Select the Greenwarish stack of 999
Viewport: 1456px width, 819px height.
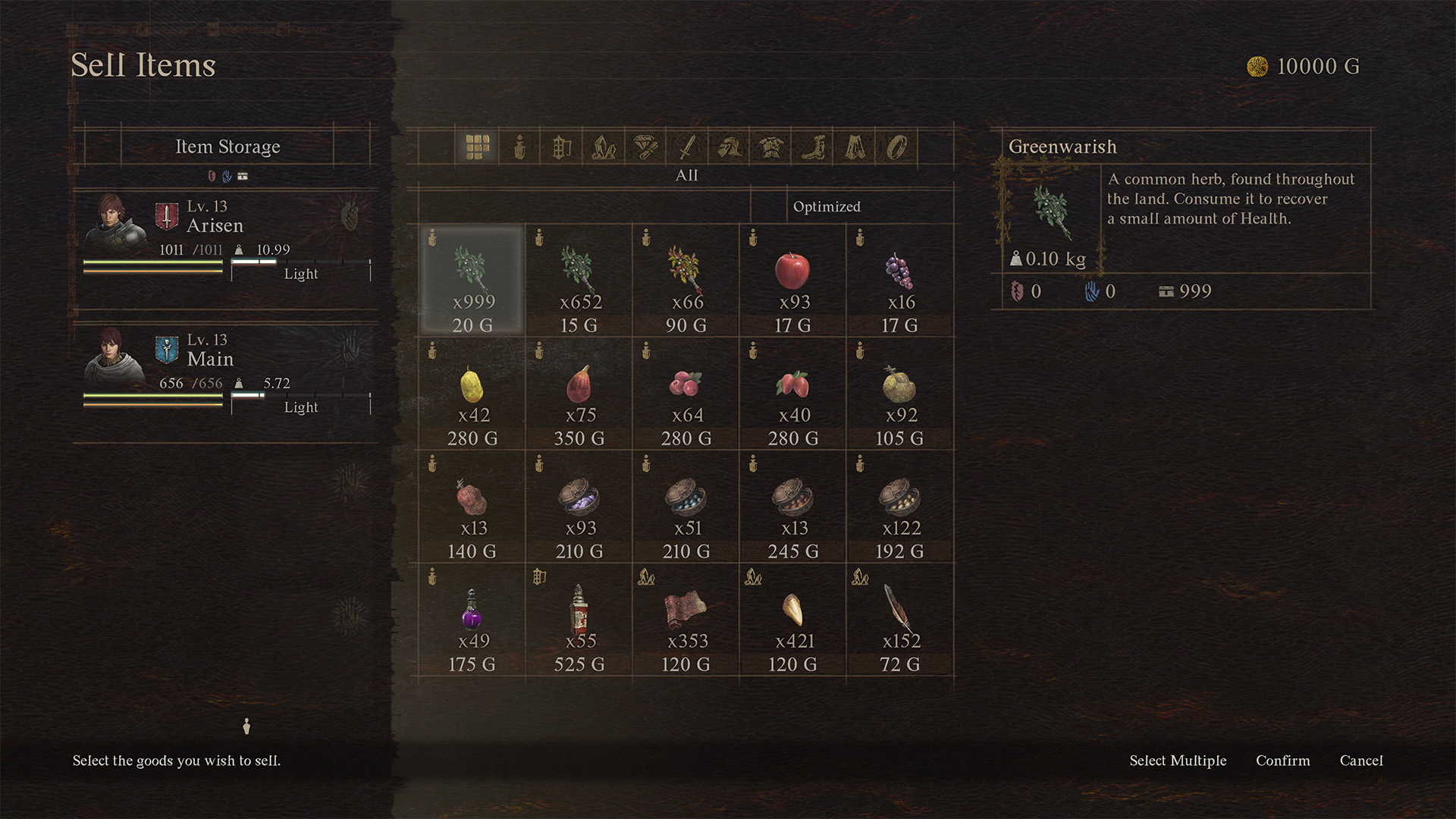(x=472, y=280)
